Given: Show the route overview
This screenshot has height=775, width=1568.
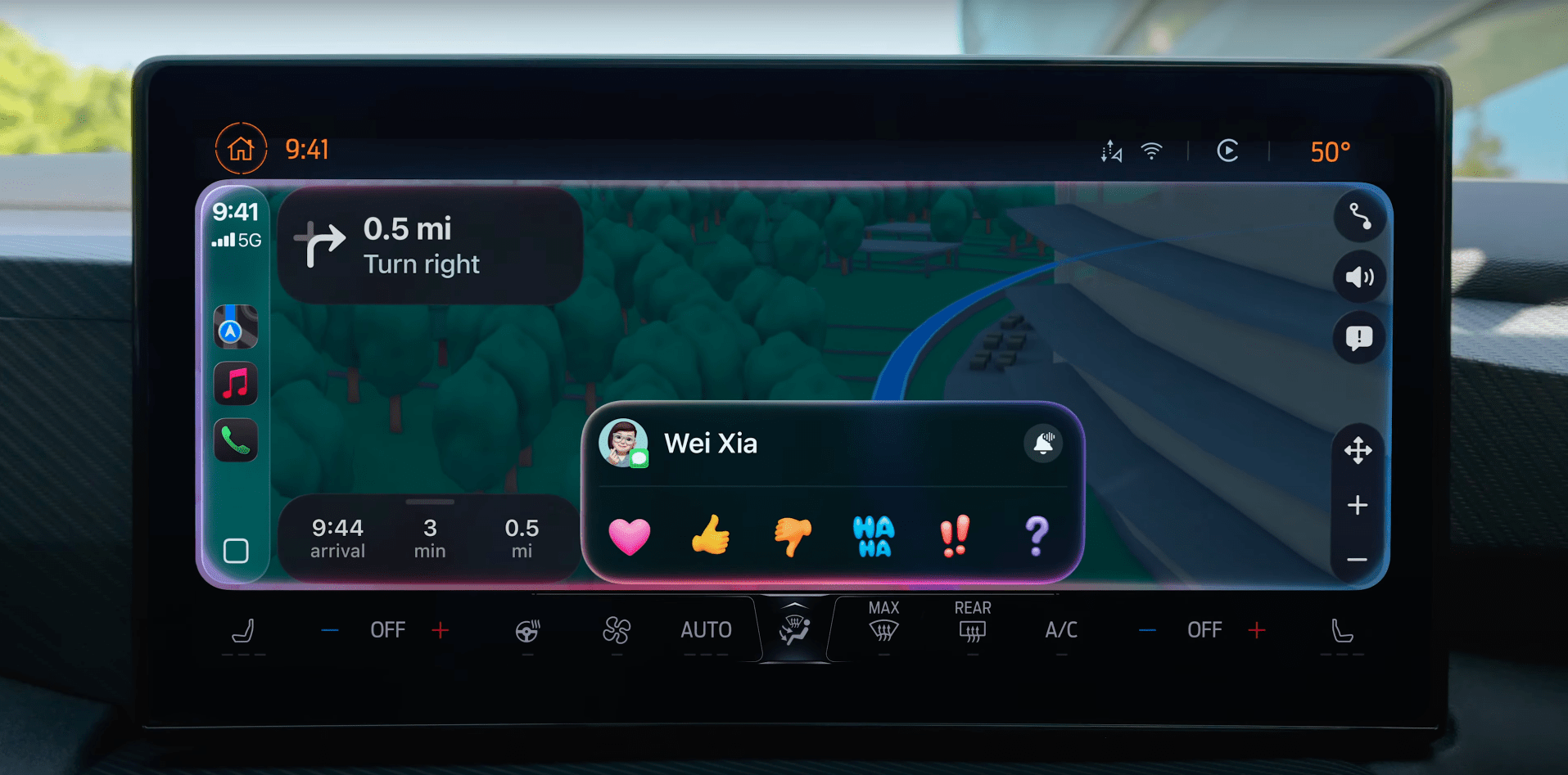Looking at the screenshot, I should pyautogui.click(x=1359, y=217).
